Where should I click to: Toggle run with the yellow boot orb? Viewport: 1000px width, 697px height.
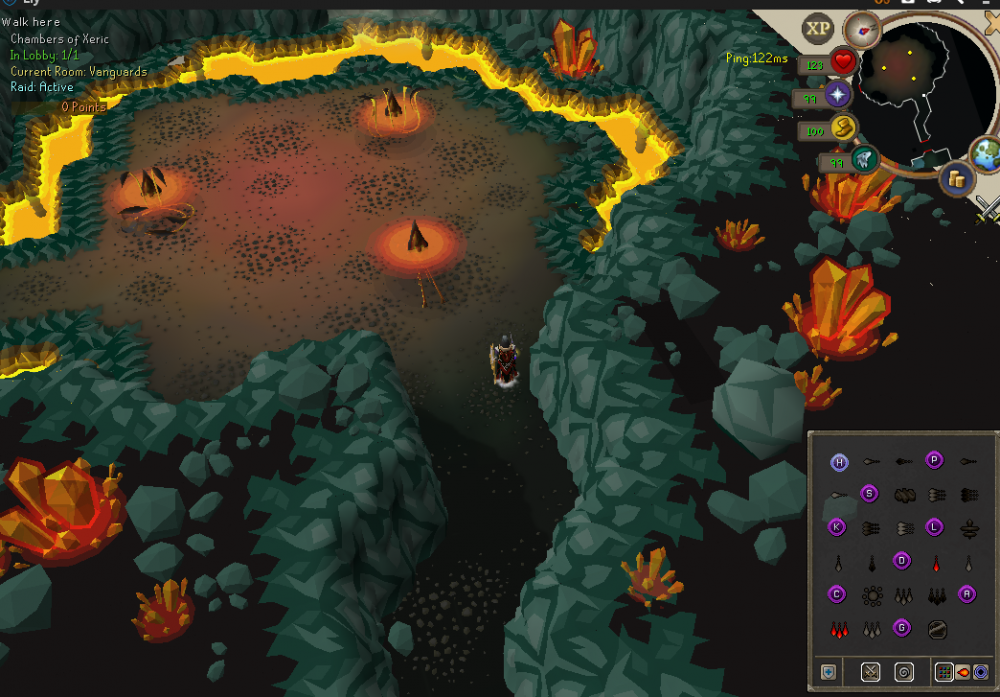click(x=844, y=128)
